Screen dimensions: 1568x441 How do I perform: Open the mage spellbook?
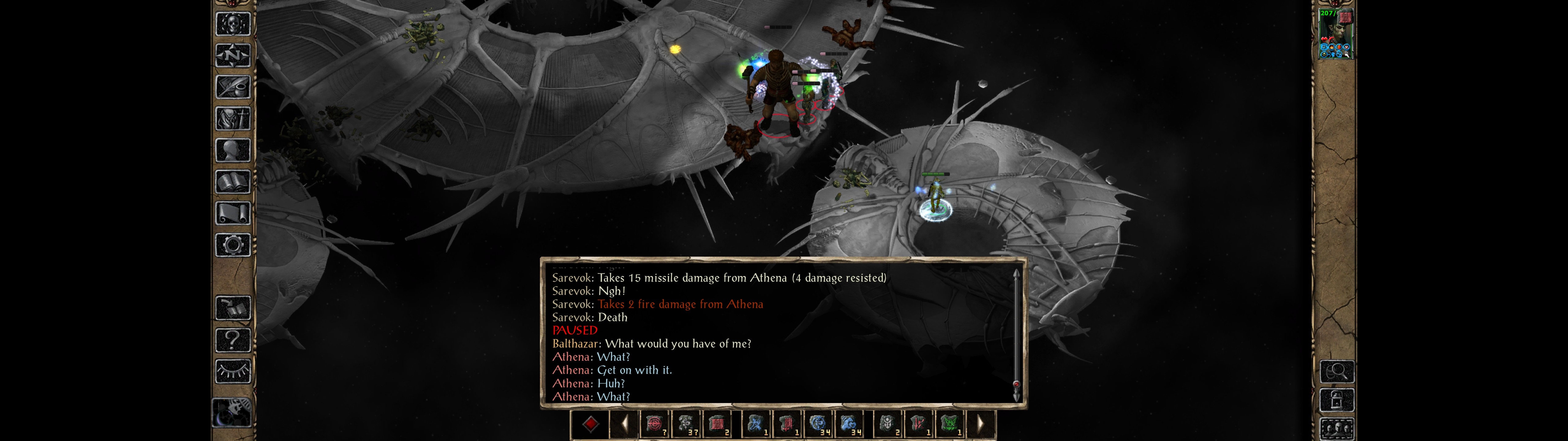pos(233,182)
